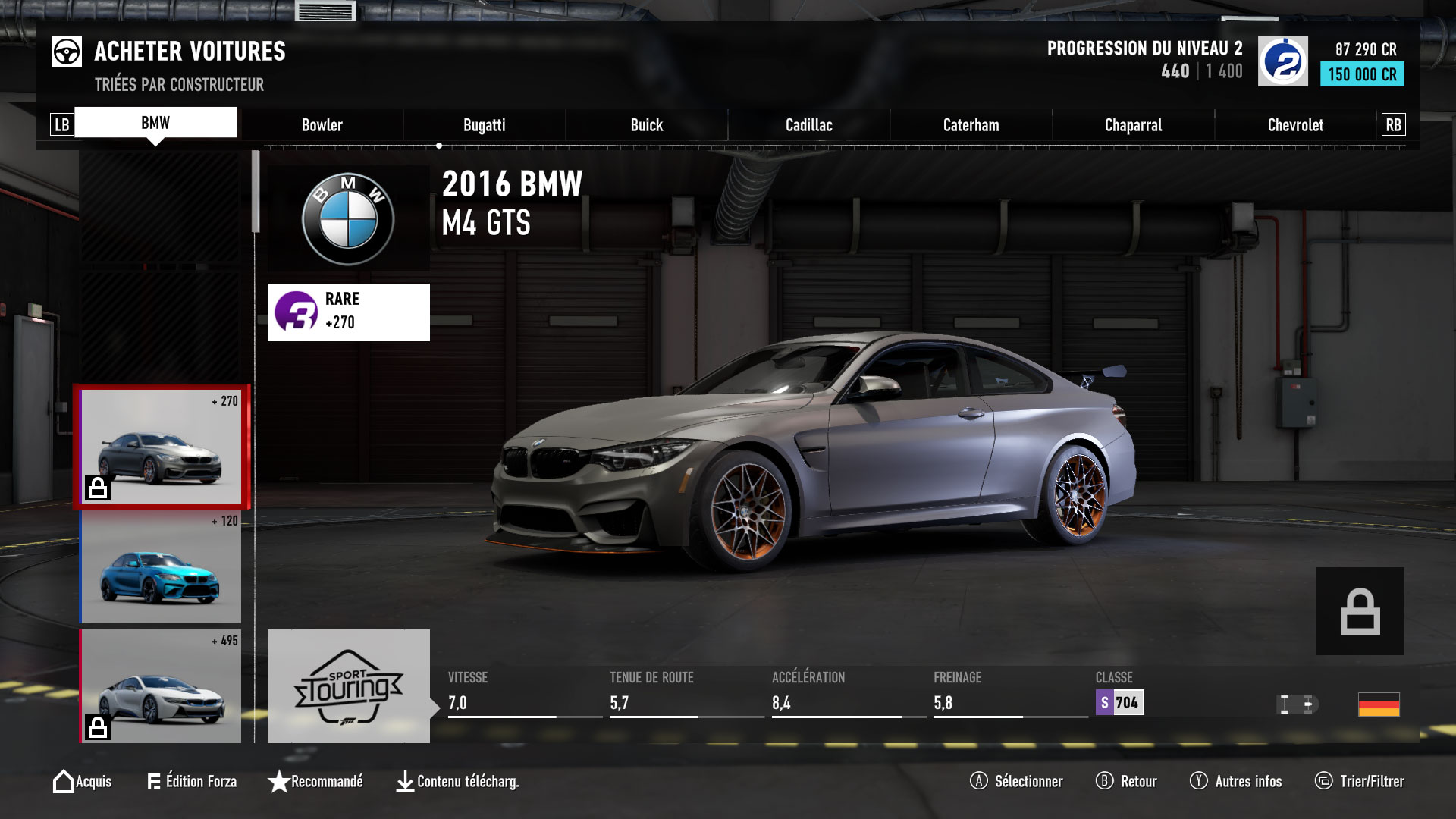Toggle the lock on the M4 GTS thumbnail
This screenshot has width=1456, height=819.
click(x=99, y=489)
